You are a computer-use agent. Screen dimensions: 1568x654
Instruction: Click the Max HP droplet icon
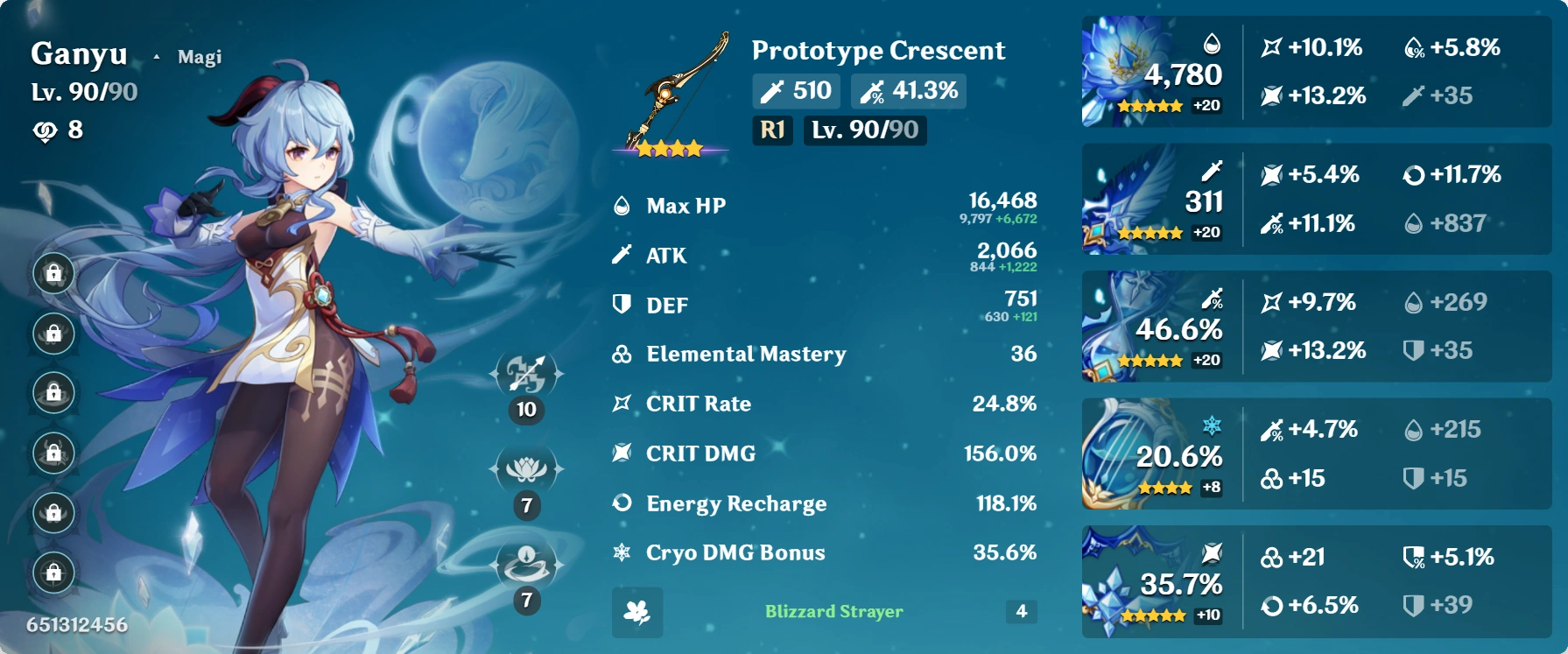(622, 205)
